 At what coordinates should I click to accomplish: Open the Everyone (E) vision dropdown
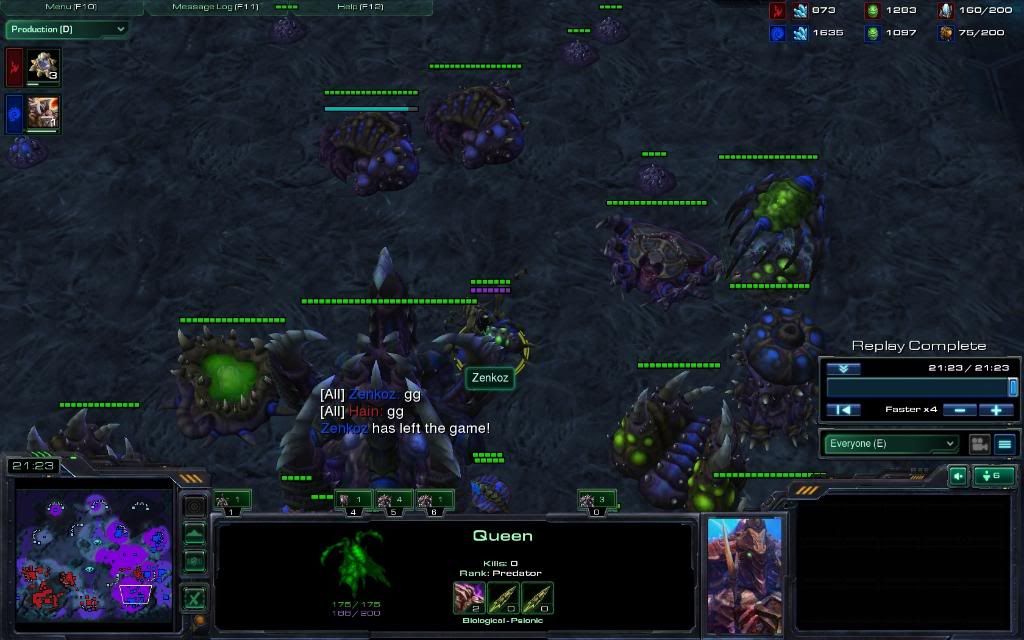pos(891,444)
